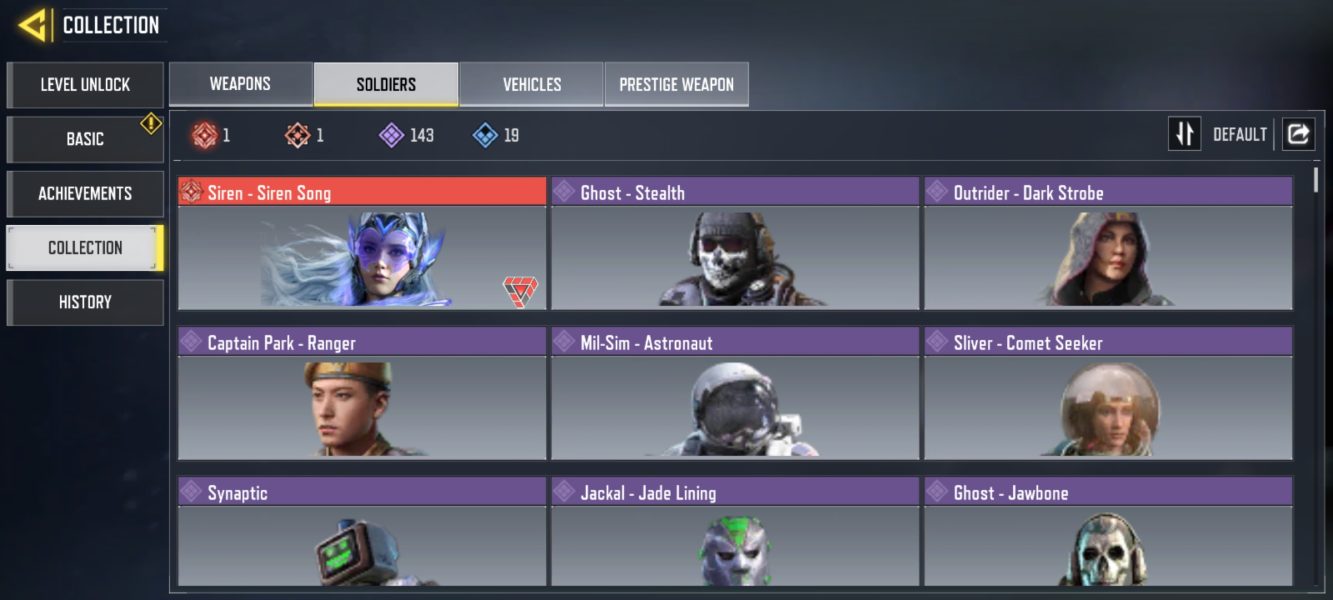This screenshot has height=600, width=1333.
Task: Open the Basic profile section
Action: pos(85,139)
